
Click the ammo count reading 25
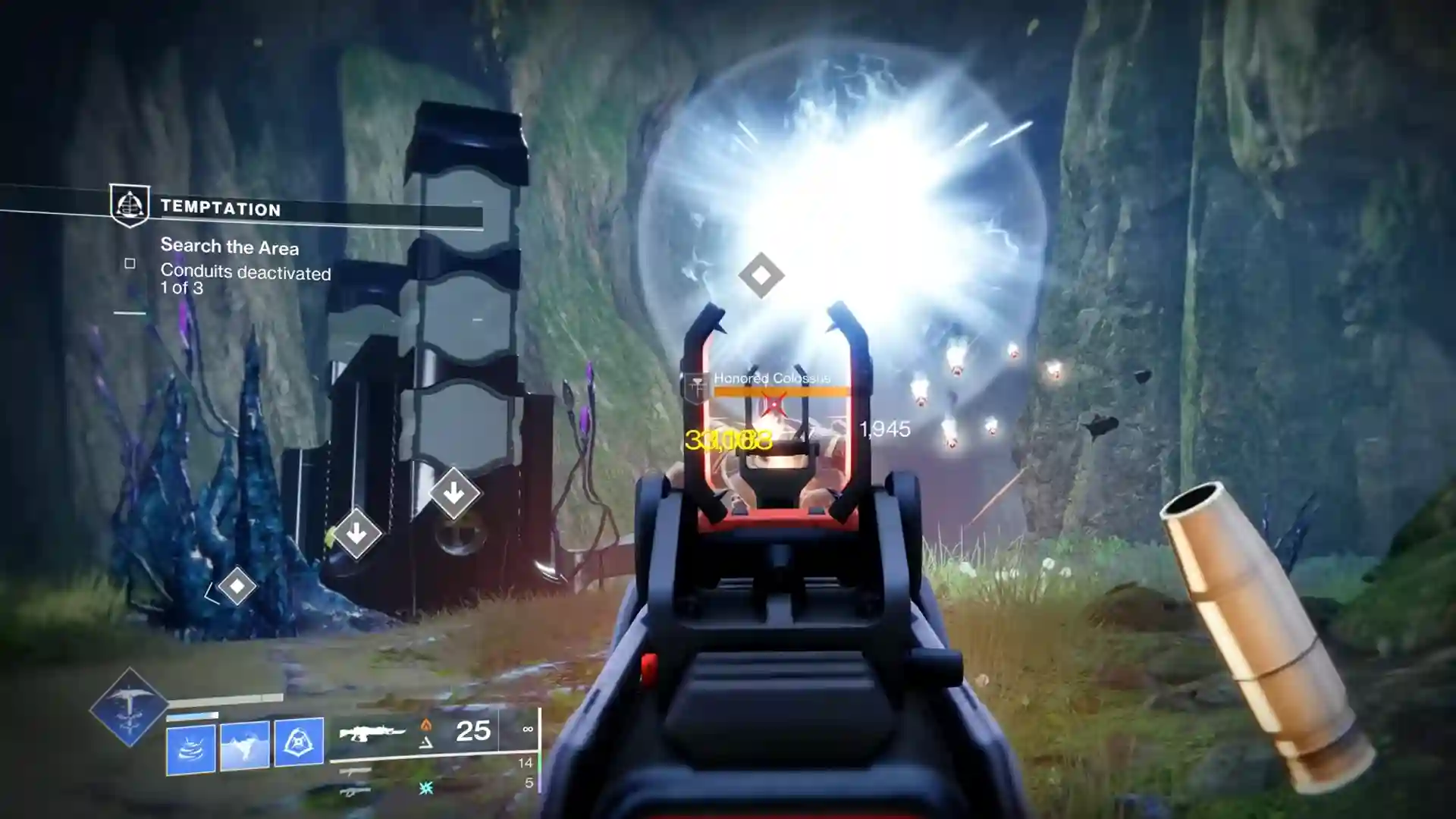pos(472,733)
